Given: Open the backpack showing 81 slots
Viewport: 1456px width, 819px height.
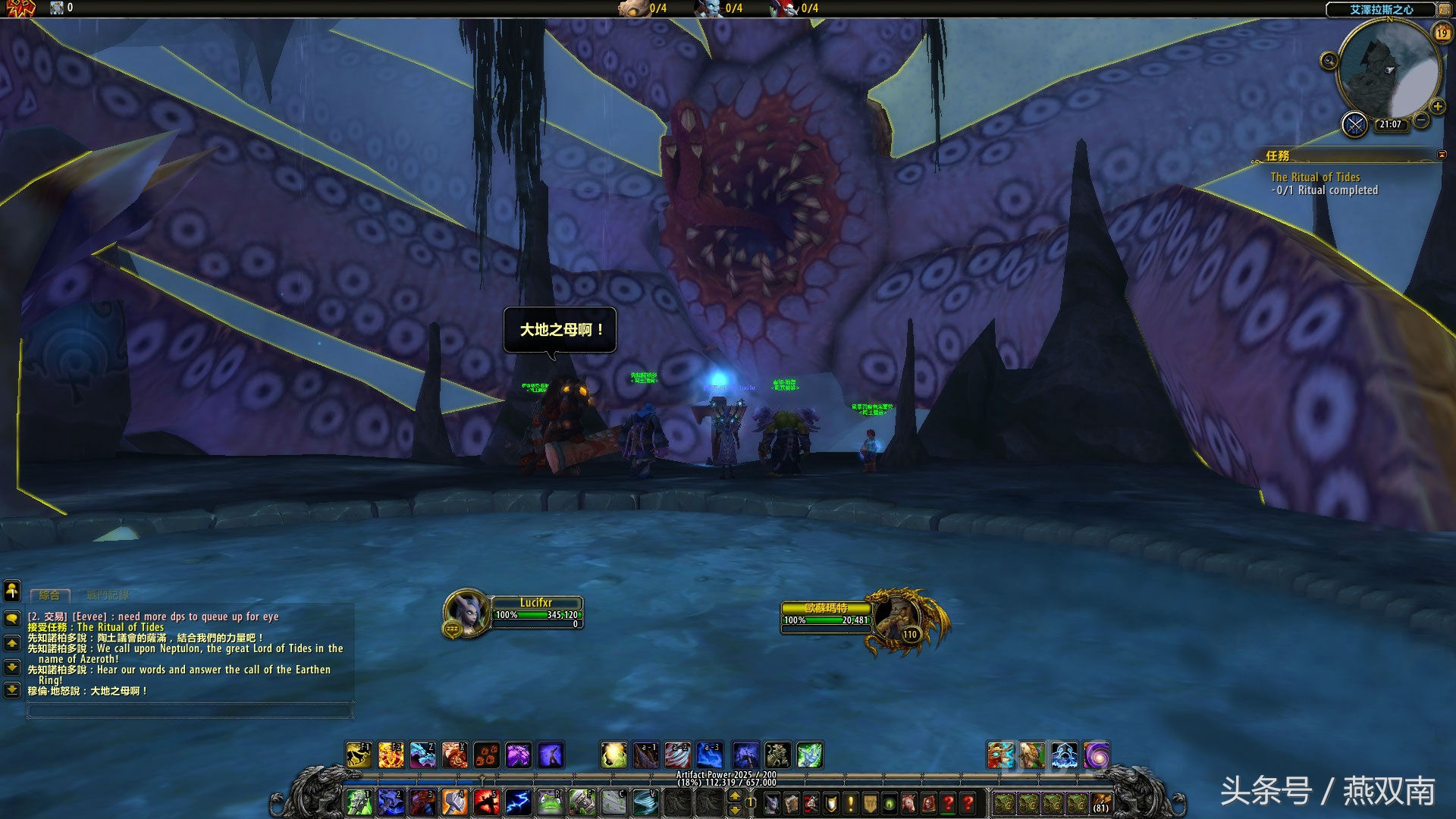Looking at the screenshot, I should (x=1100, y=802).
